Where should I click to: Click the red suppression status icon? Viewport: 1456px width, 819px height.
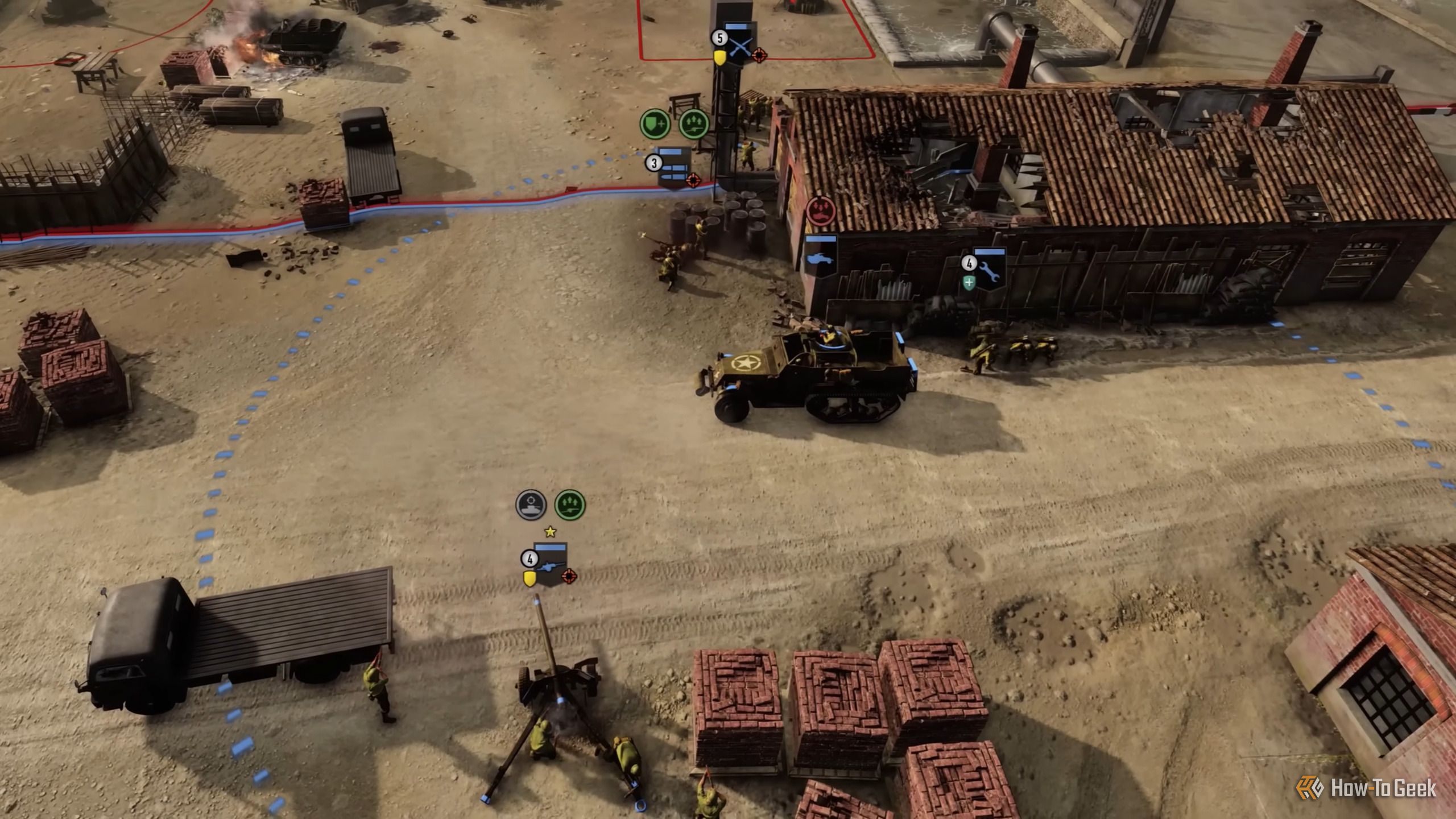(820, 210)
